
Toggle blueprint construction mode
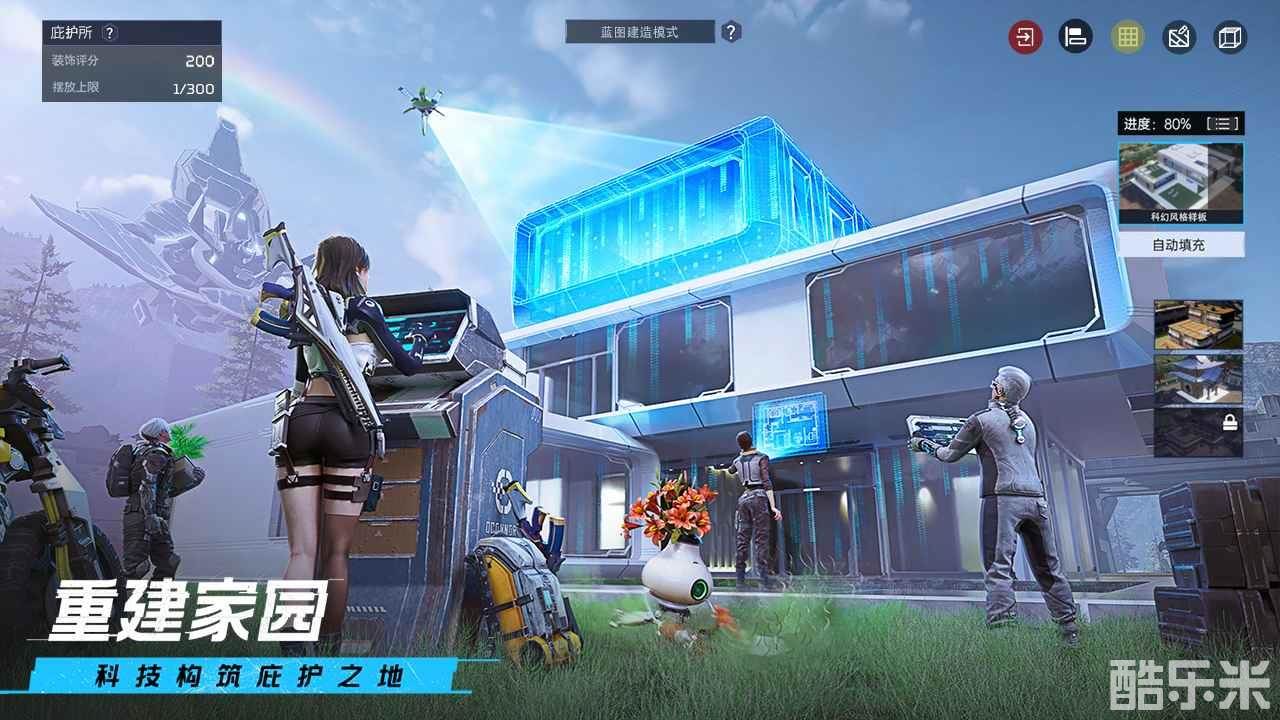pos(640,31)
